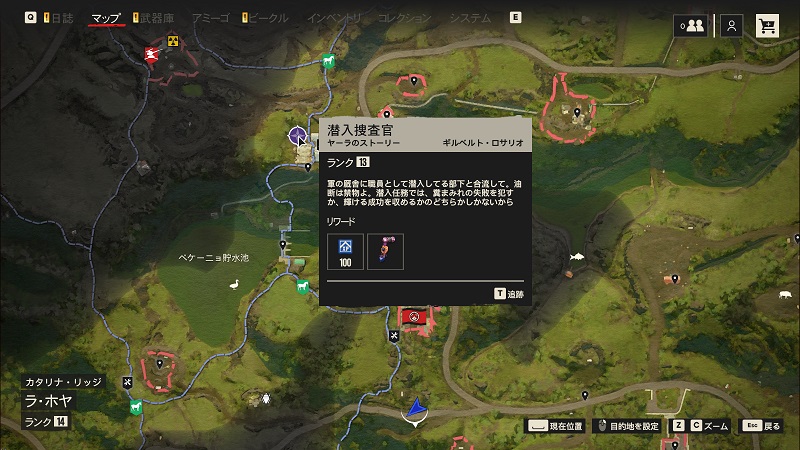Open the 日誌 journal tab

tap(61, 18)
